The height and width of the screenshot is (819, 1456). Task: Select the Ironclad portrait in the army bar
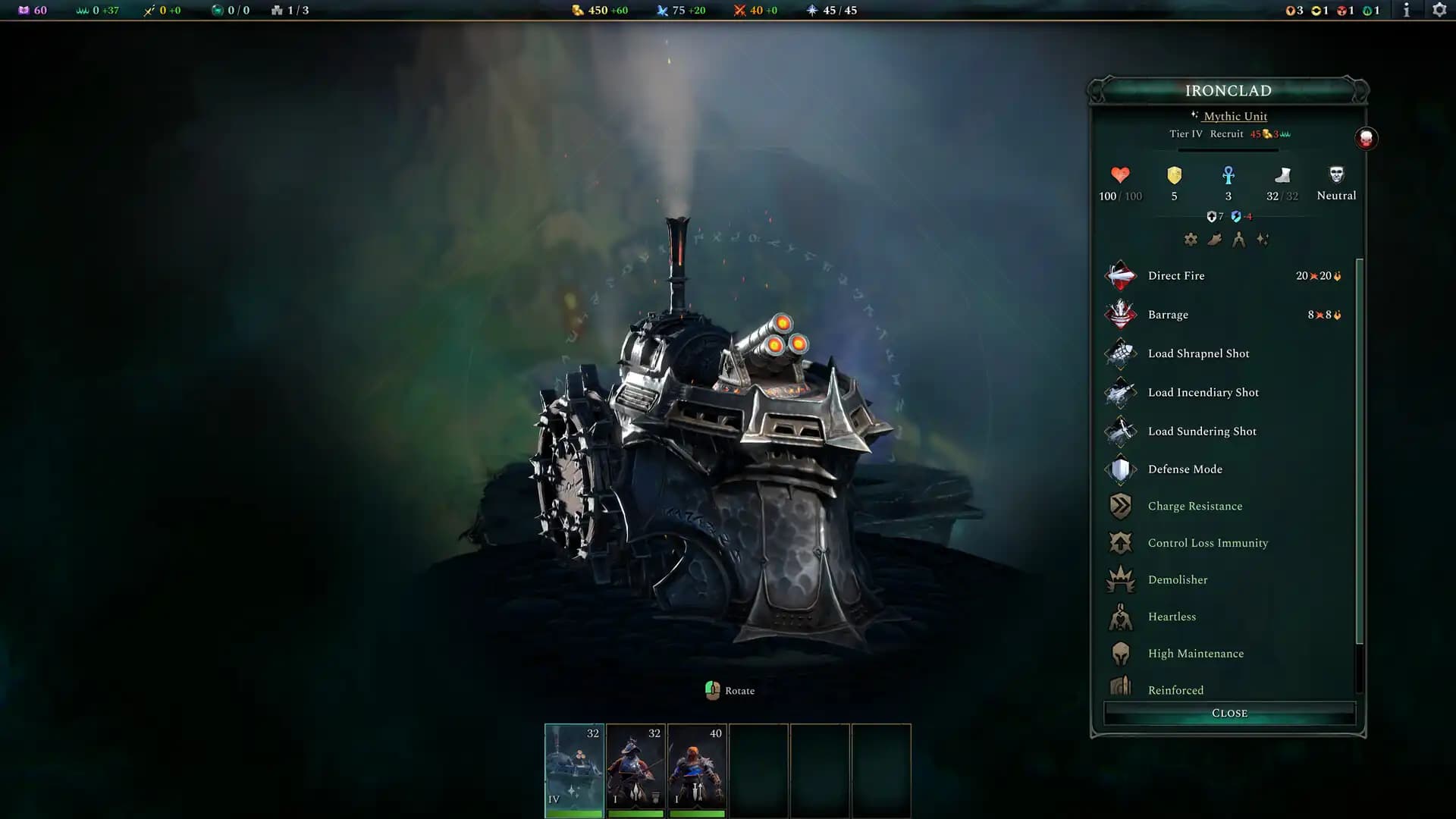point(573,770)
